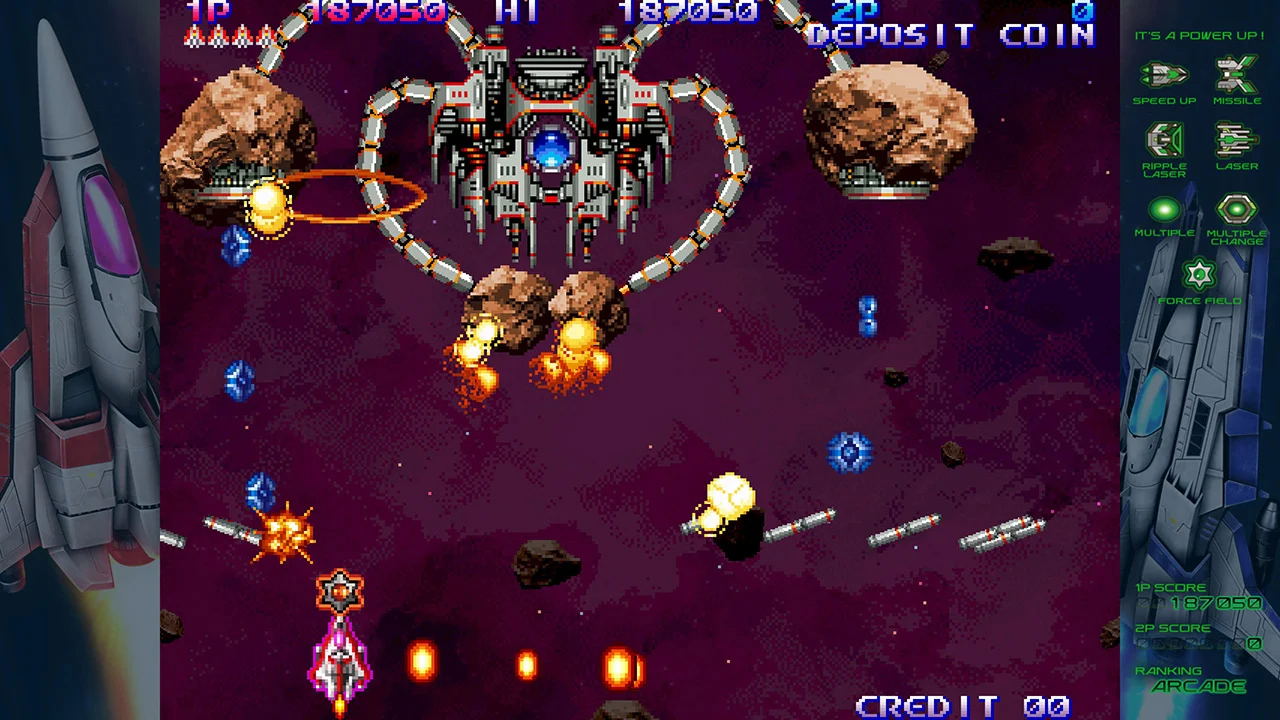This screenshot has height=720, width=1280.
Task: Click the RIPPLE LASER power-up icon
Action: (1163, 138)
